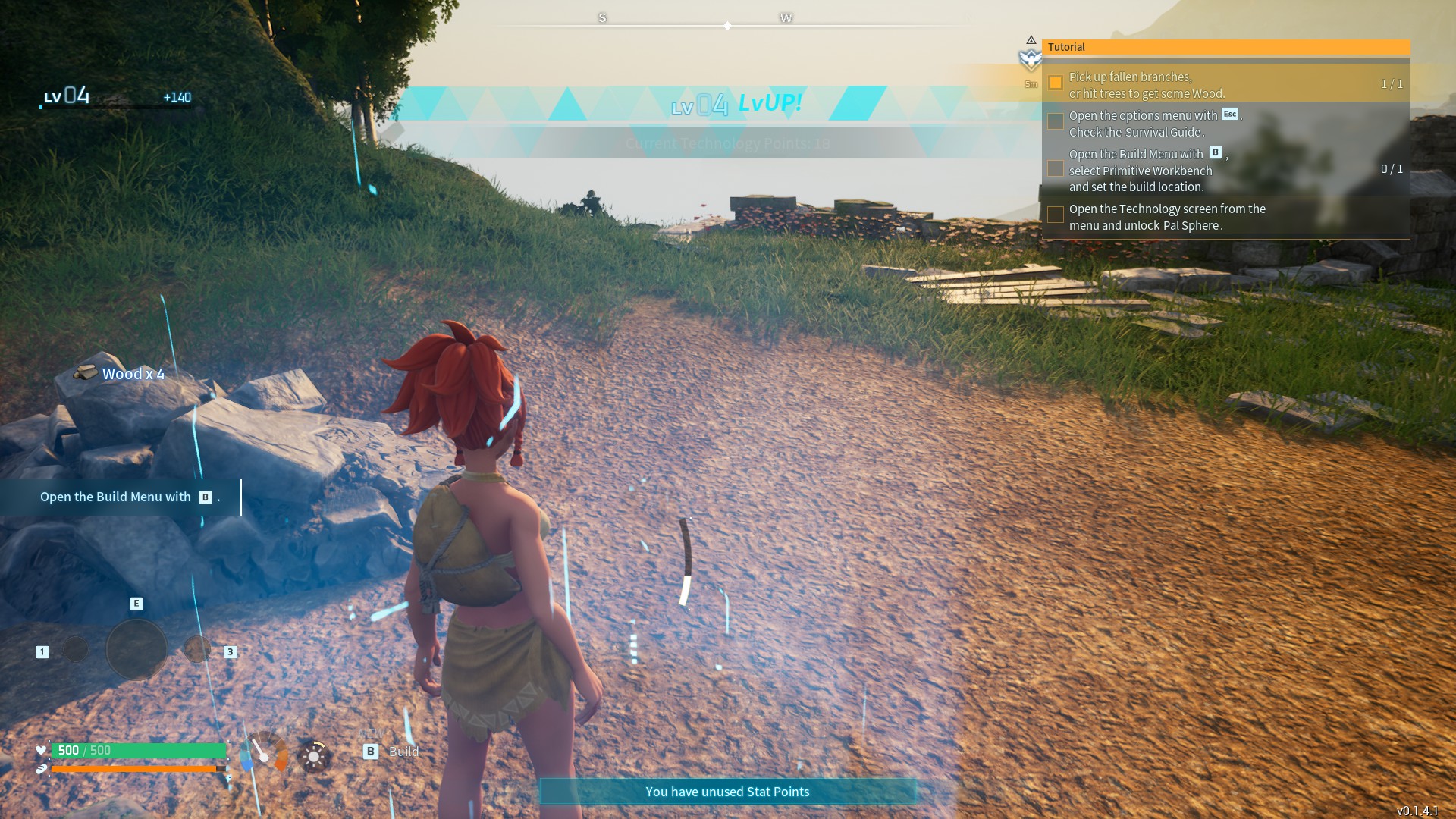
Task: Select the Tutorial panel header
Action: point(1225,47)
